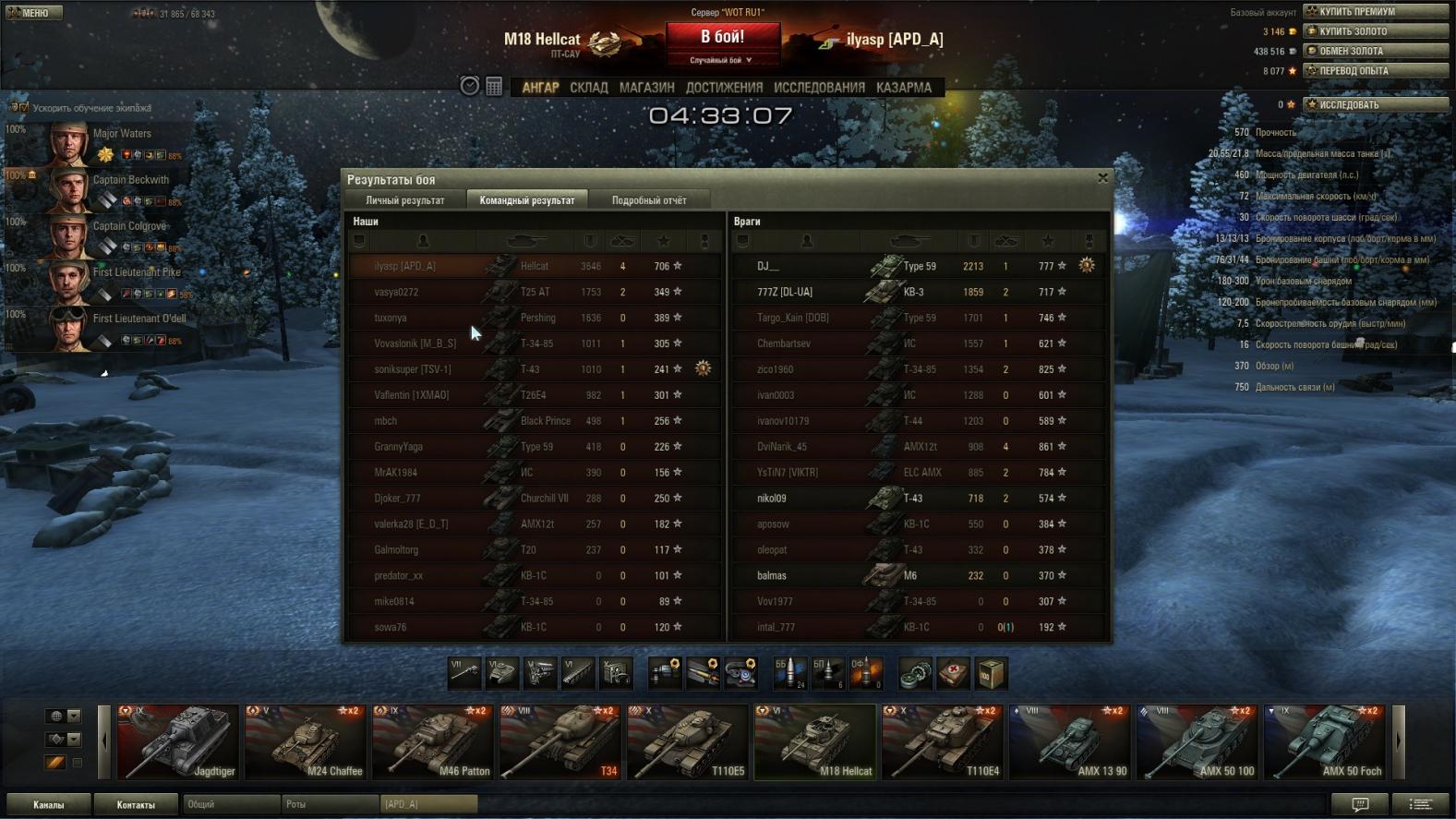Open the Магазин shop
This screenshot has width=1456, height=819.
click(x=646, y=88)
